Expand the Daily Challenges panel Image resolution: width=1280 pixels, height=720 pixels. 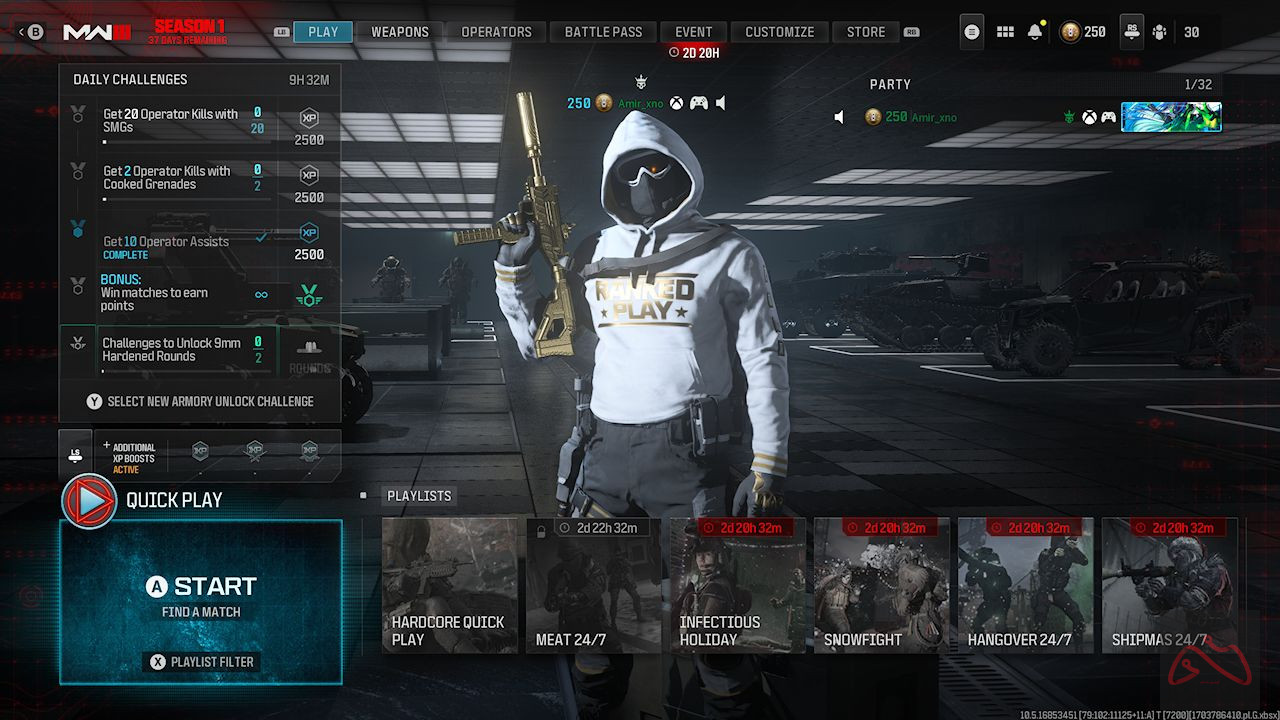click(130, 79)
